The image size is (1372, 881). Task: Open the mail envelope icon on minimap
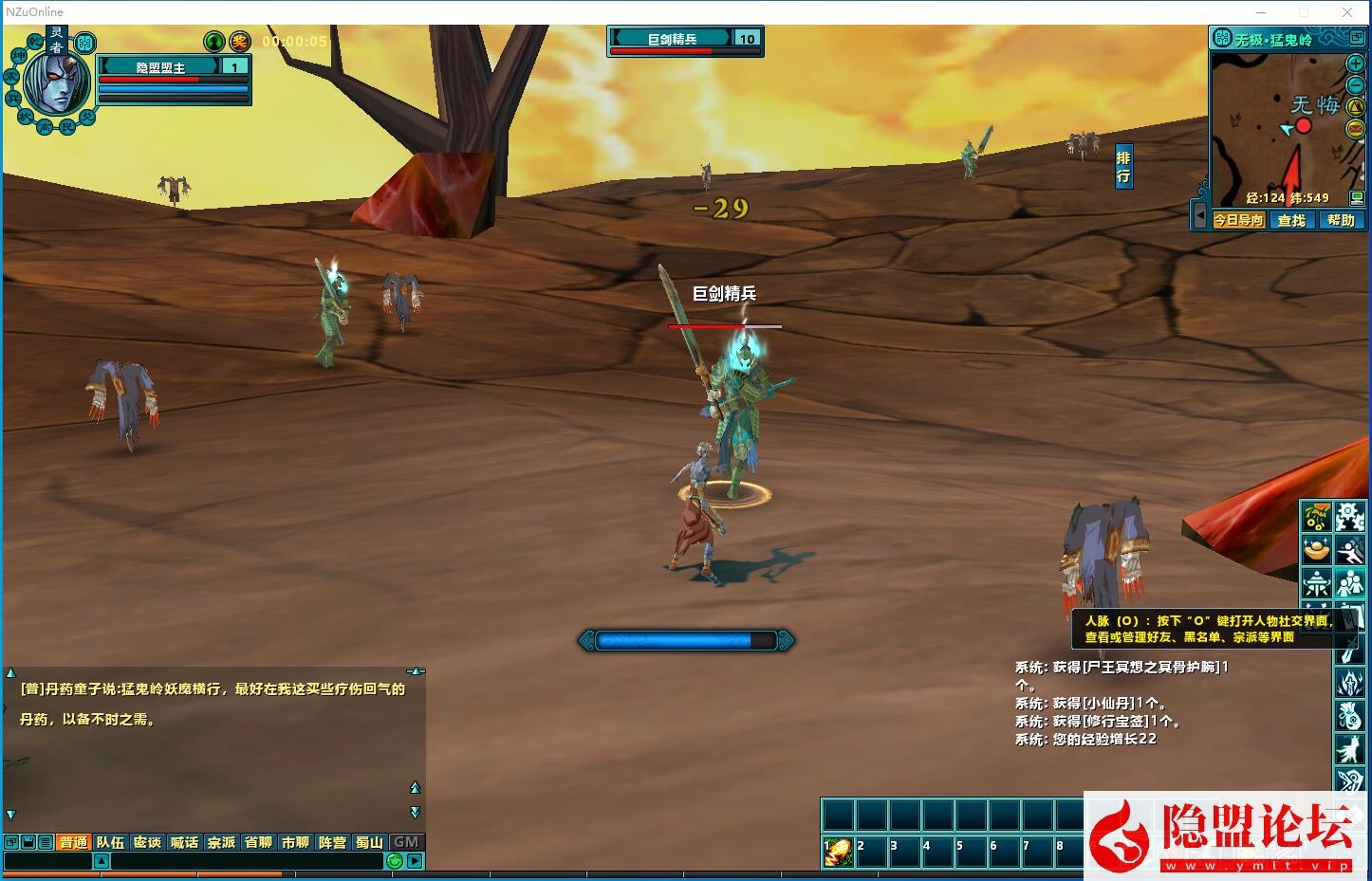[x=1356, y=129]
